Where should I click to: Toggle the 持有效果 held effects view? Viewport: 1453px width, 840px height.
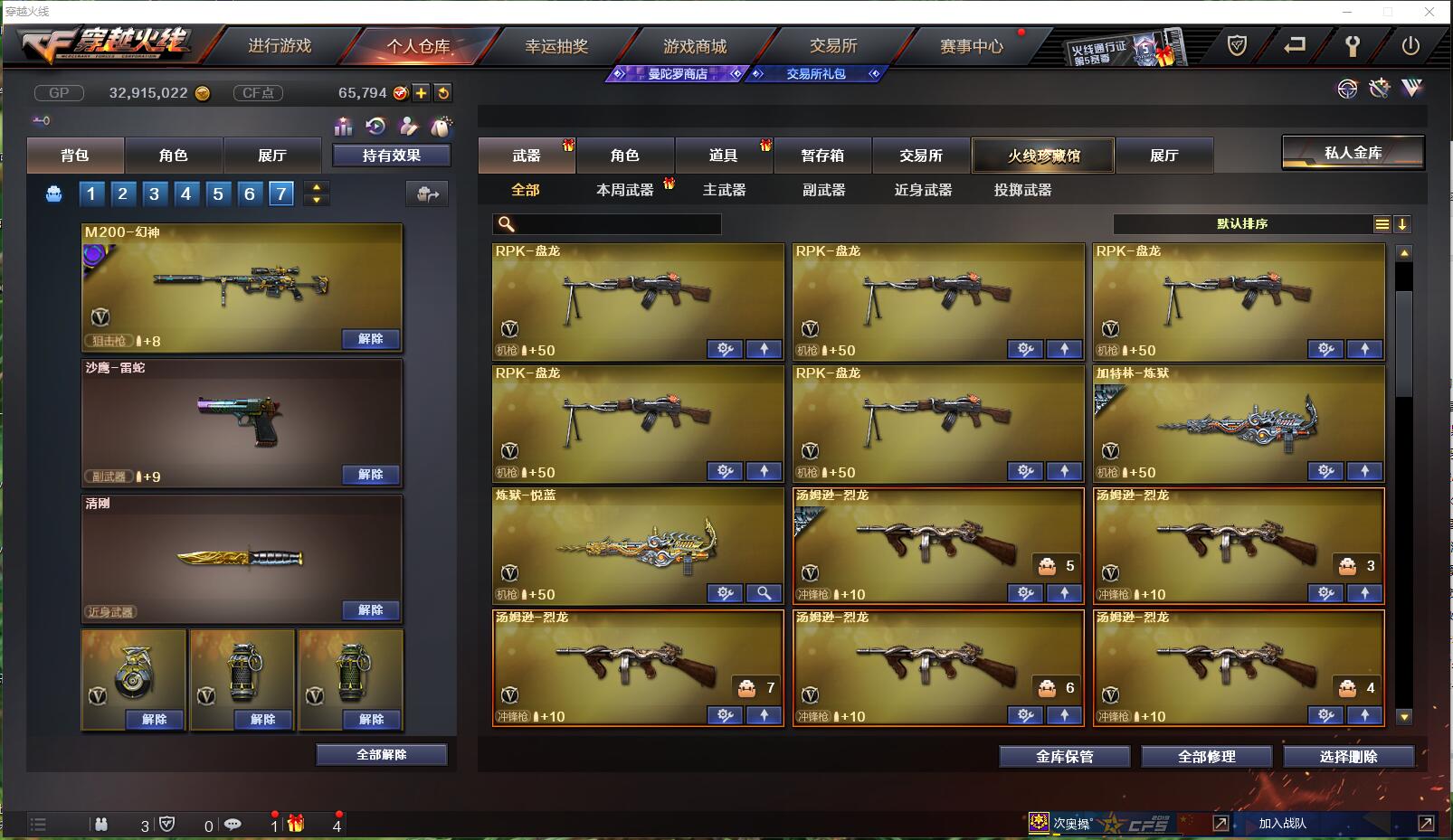point(392,155)
